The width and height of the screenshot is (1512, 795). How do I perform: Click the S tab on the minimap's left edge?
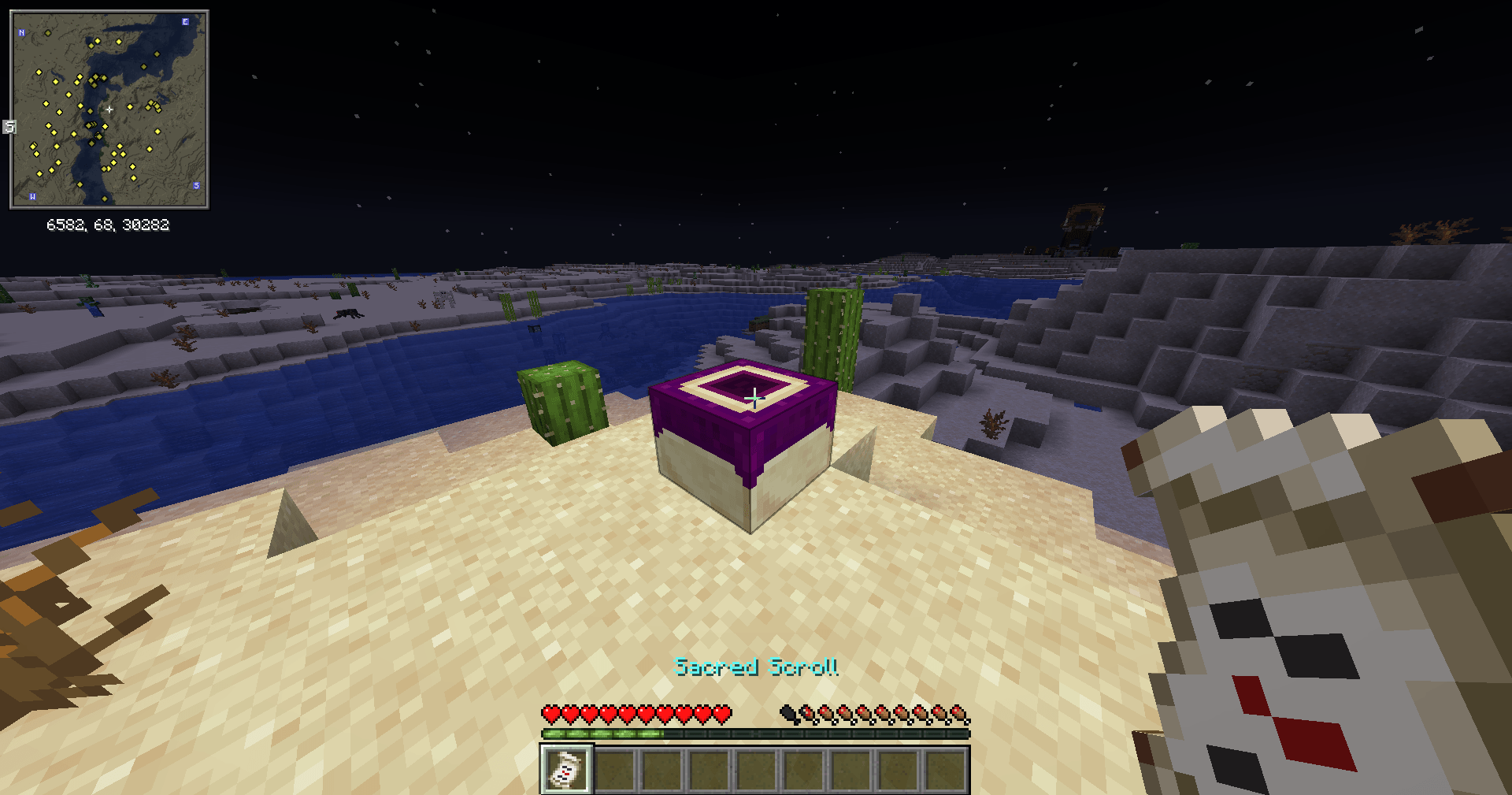click(9, 127)
